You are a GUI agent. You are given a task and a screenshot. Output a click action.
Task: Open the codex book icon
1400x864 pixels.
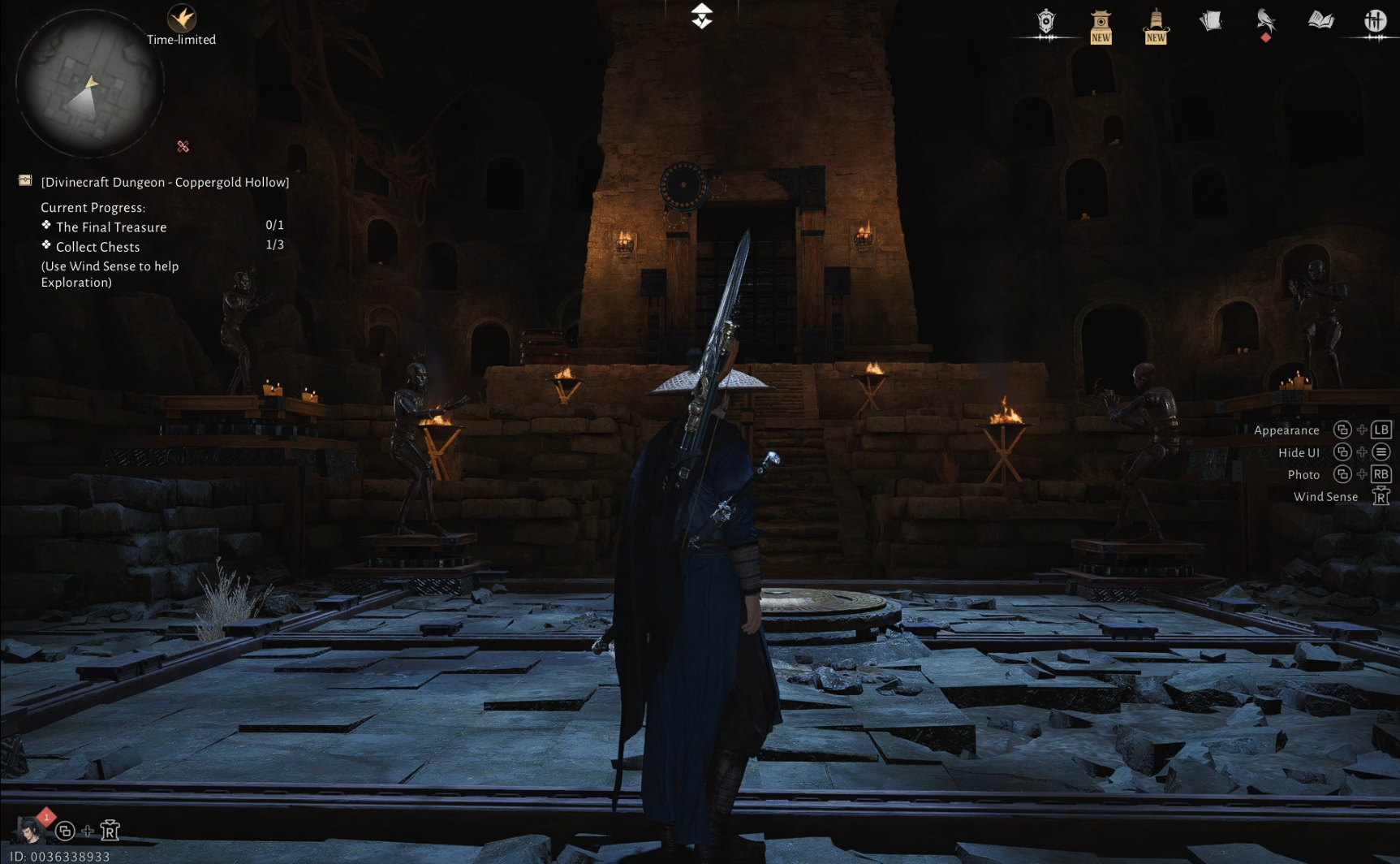pos(1320,21)
